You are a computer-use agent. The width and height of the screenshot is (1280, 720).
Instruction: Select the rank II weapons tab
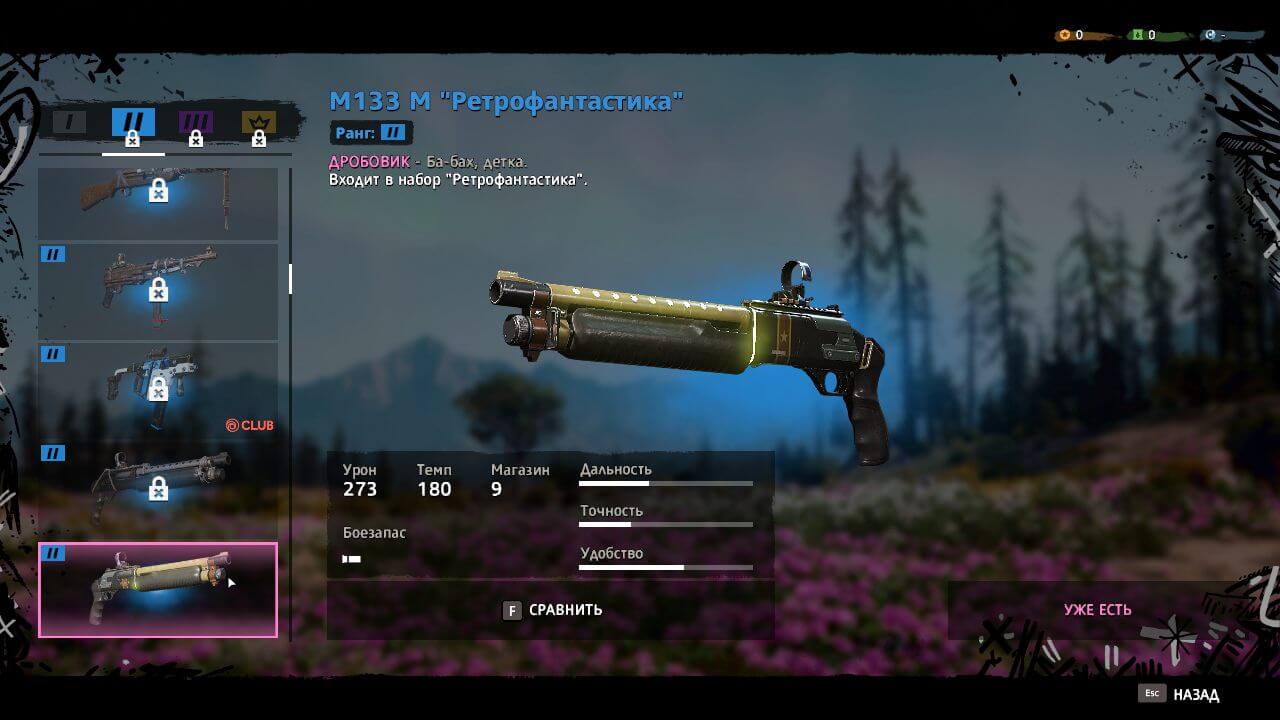pos(133,124)
